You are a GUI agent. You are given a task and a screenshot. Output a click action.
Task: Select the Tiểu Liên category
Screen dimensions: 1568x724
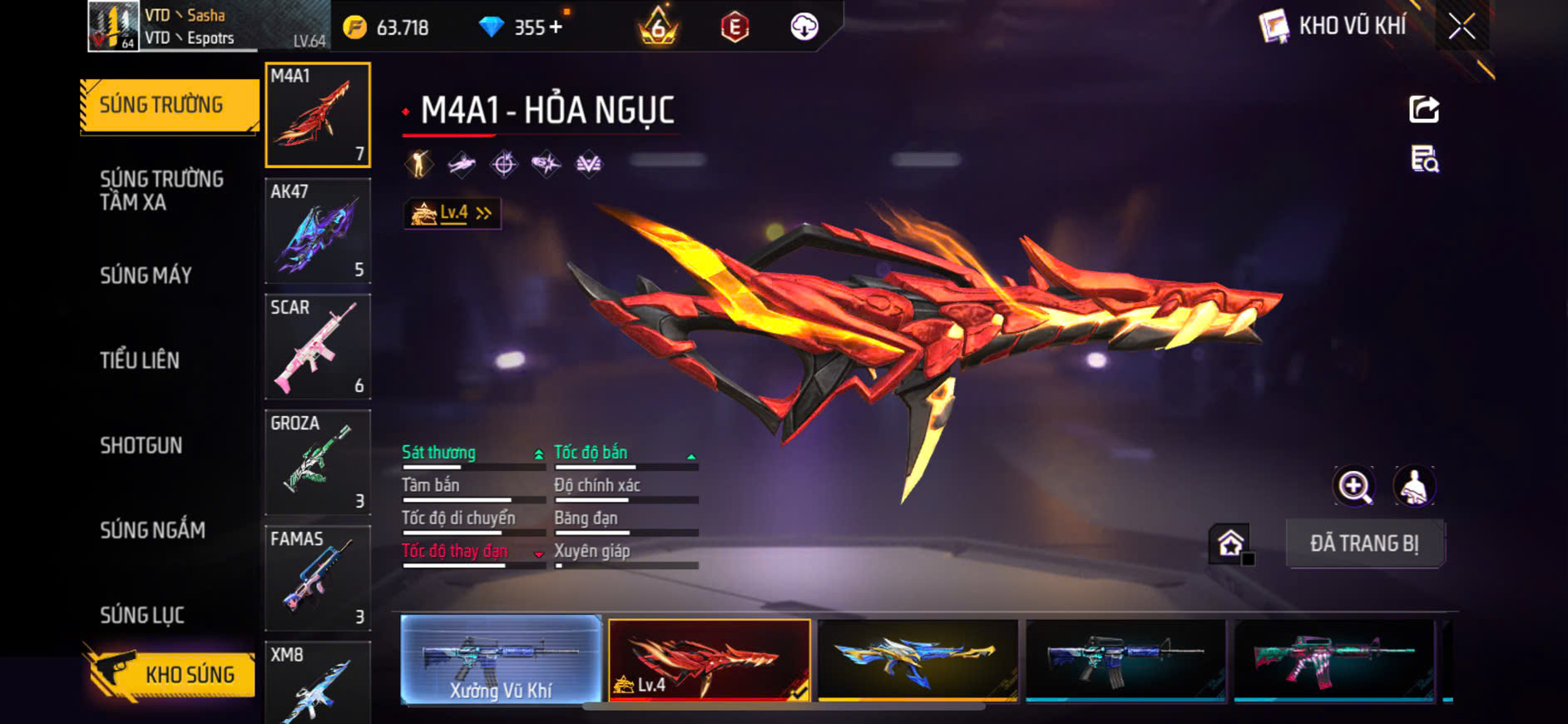point(140,360)
